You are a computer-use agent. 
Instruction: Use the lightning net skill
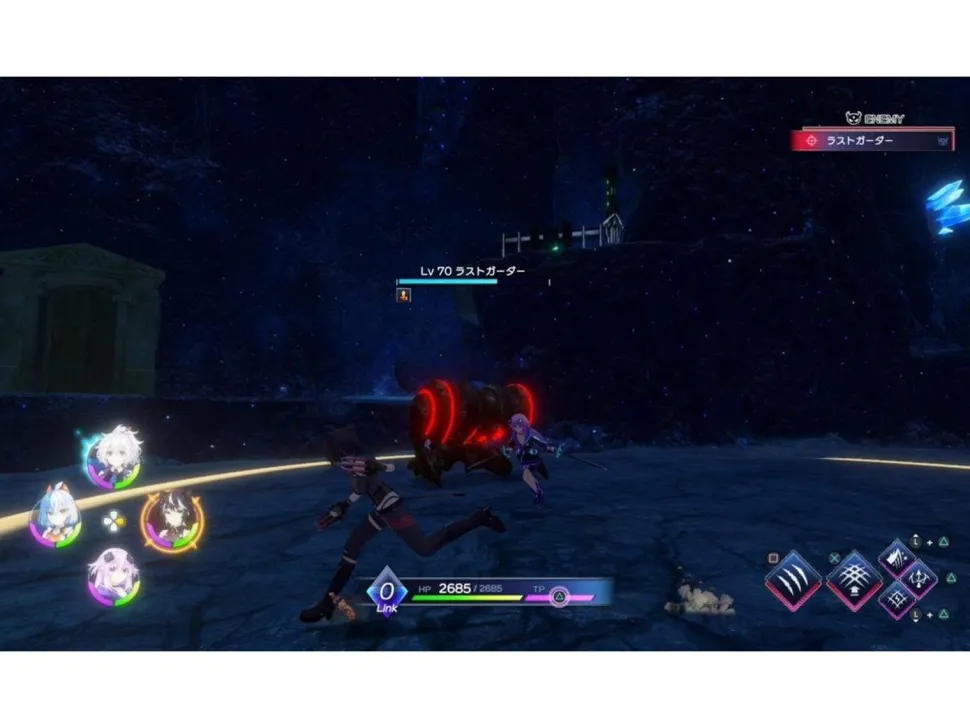(897, 600)
